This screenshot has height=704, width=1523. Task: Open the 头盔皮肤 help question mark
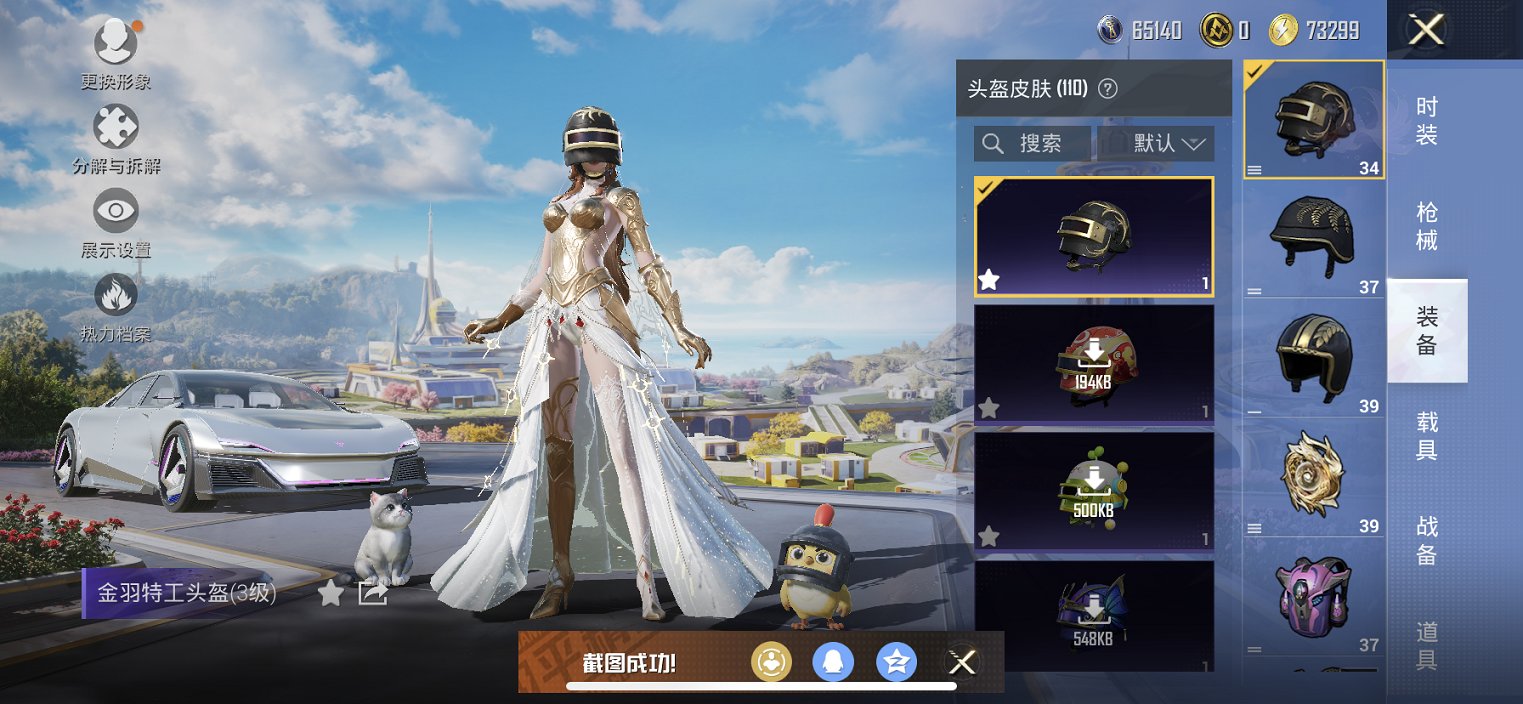(x=1107, y=89)
